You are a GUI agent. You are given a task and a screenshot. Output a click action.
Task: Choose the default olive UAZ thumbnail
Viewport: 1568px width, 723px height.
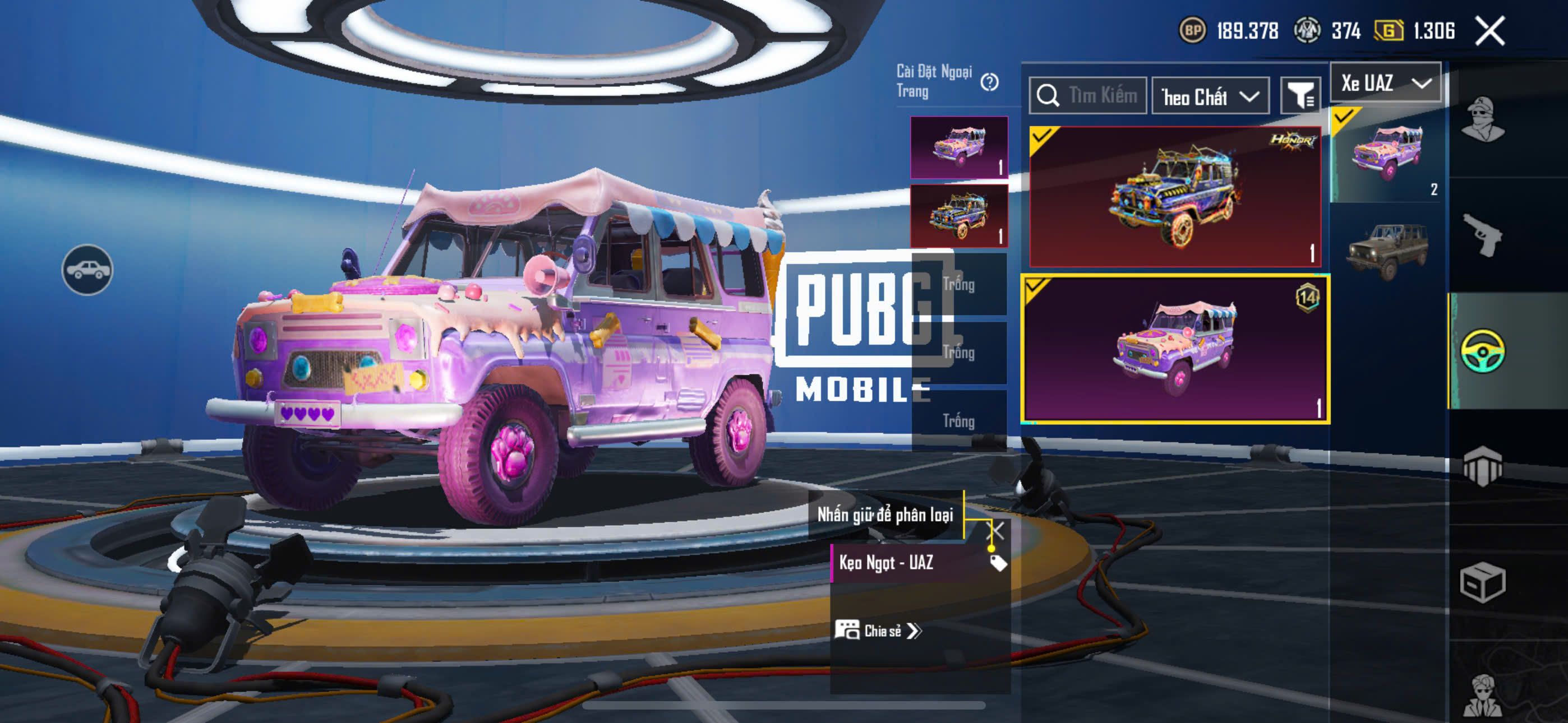[1387, 250]
